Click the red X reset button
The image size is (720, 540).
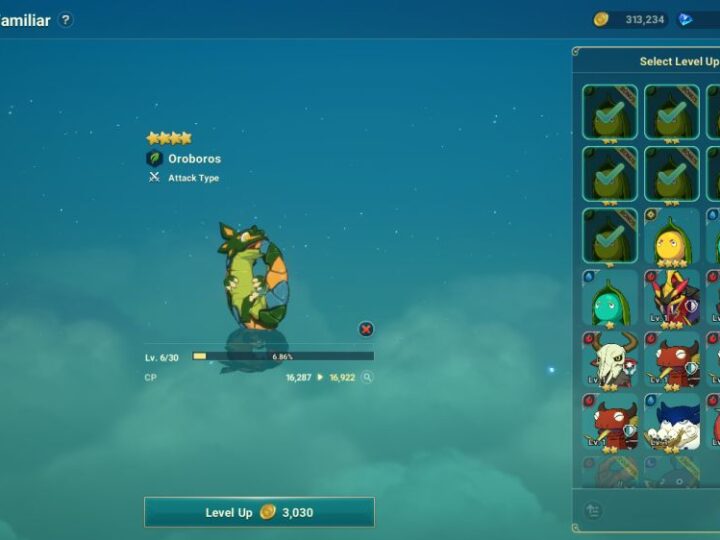click(x=366, y=329)
